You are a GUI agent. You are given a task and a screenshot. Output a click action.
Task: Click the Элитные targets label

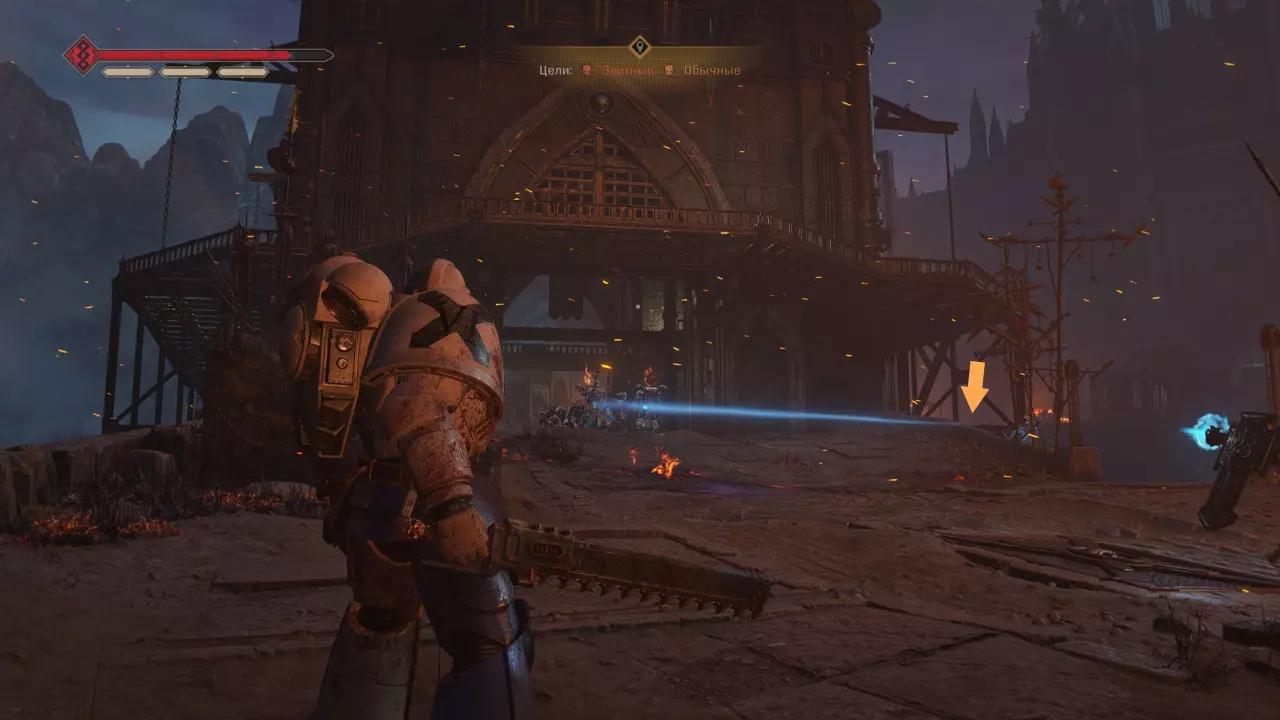click(629, 71)
